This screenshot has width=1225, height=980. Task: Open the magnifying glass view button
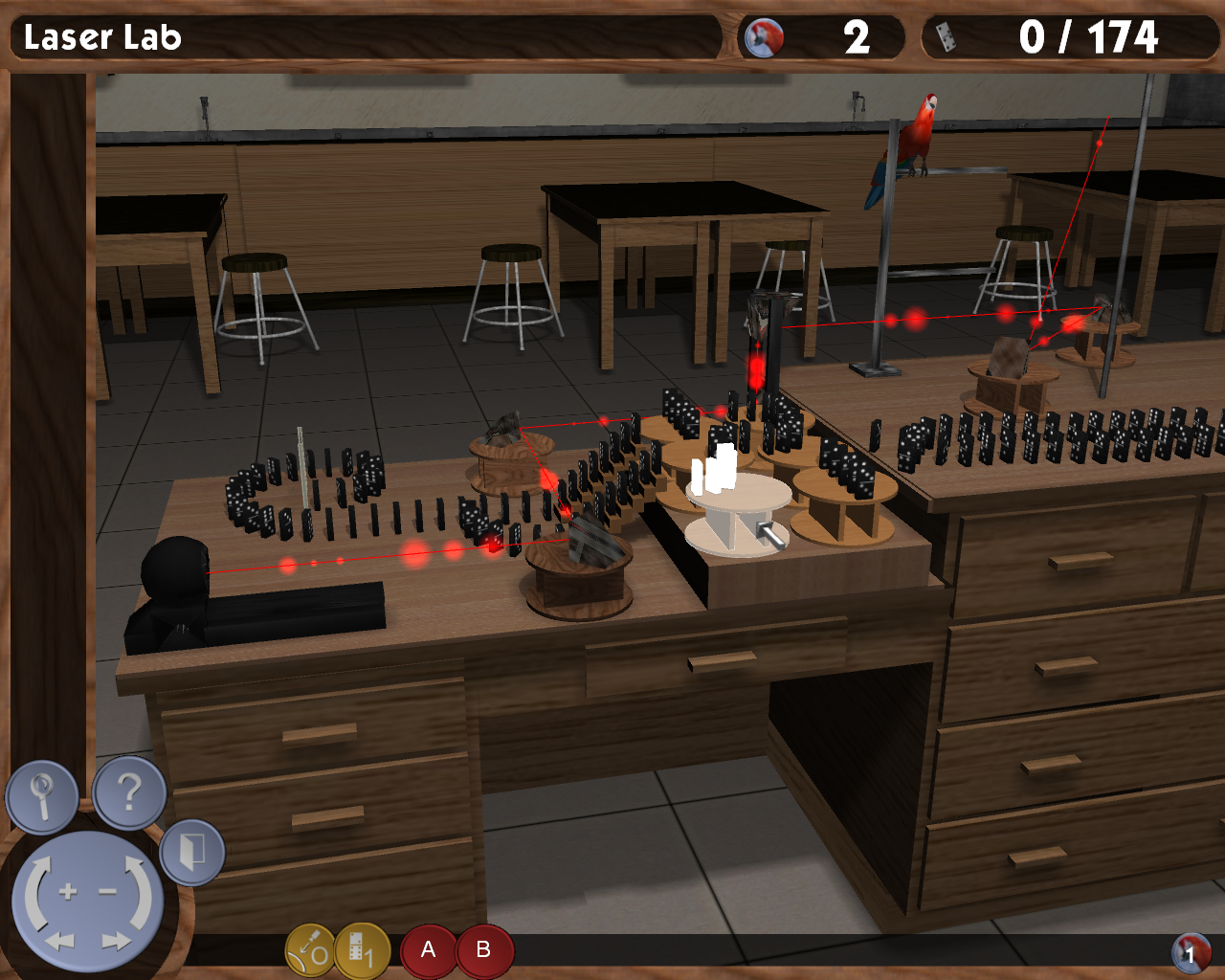pos(42,795)
